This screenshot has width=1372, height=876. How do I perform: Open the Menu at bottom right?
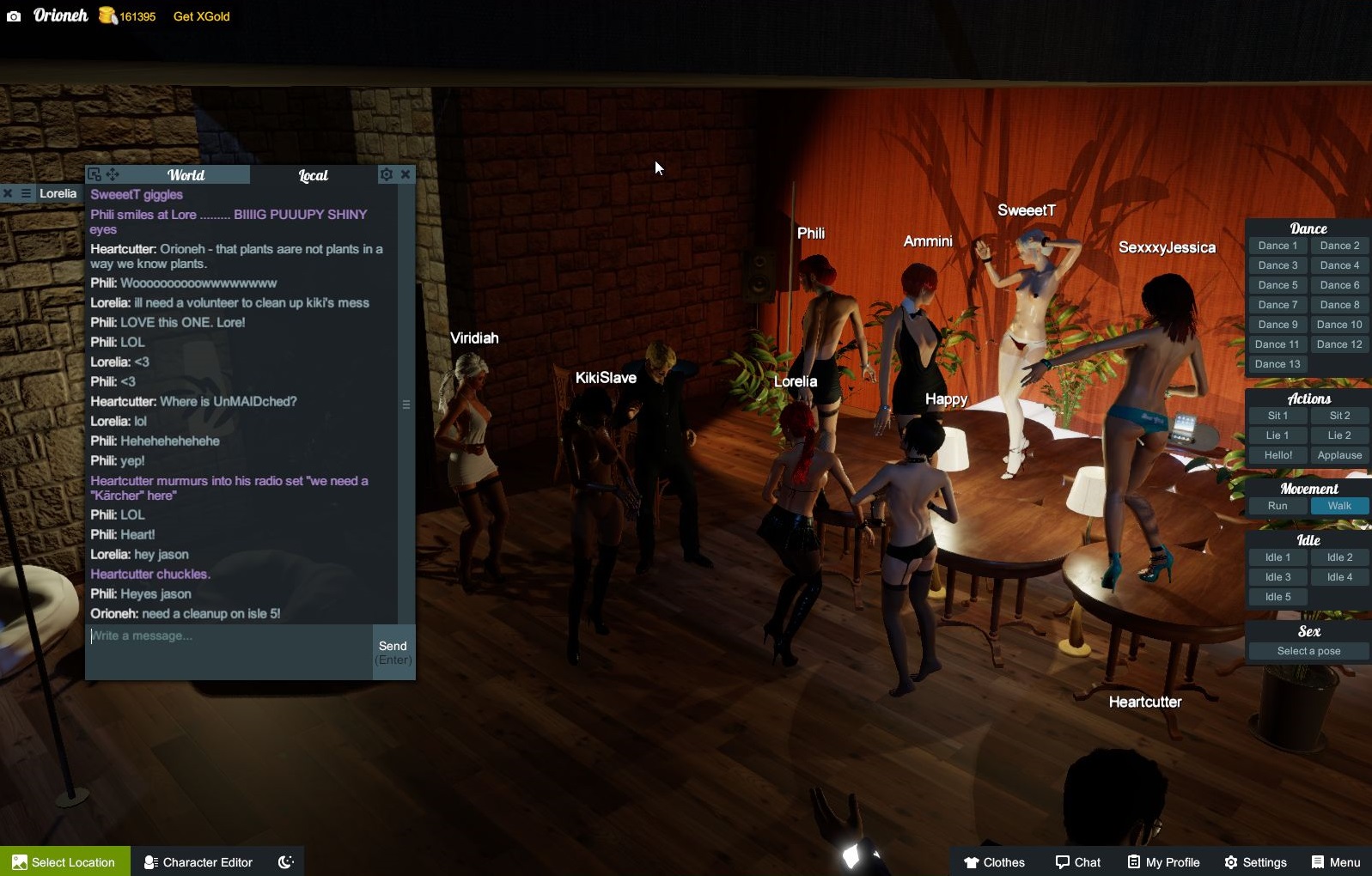coord(1337,861)
